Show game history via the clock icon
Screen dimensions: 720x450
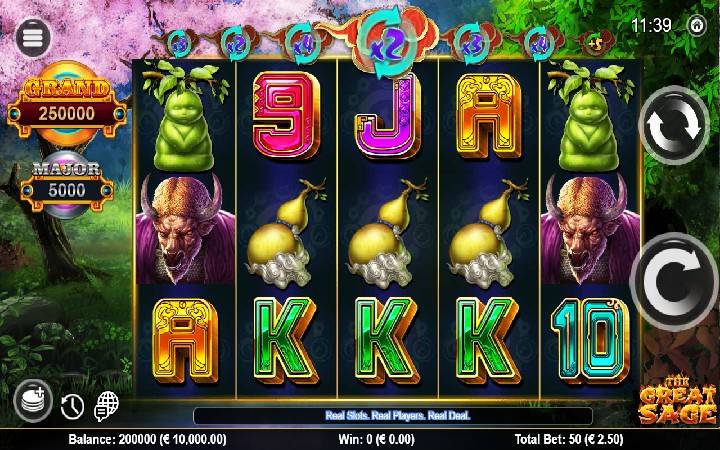pos(72,406)
